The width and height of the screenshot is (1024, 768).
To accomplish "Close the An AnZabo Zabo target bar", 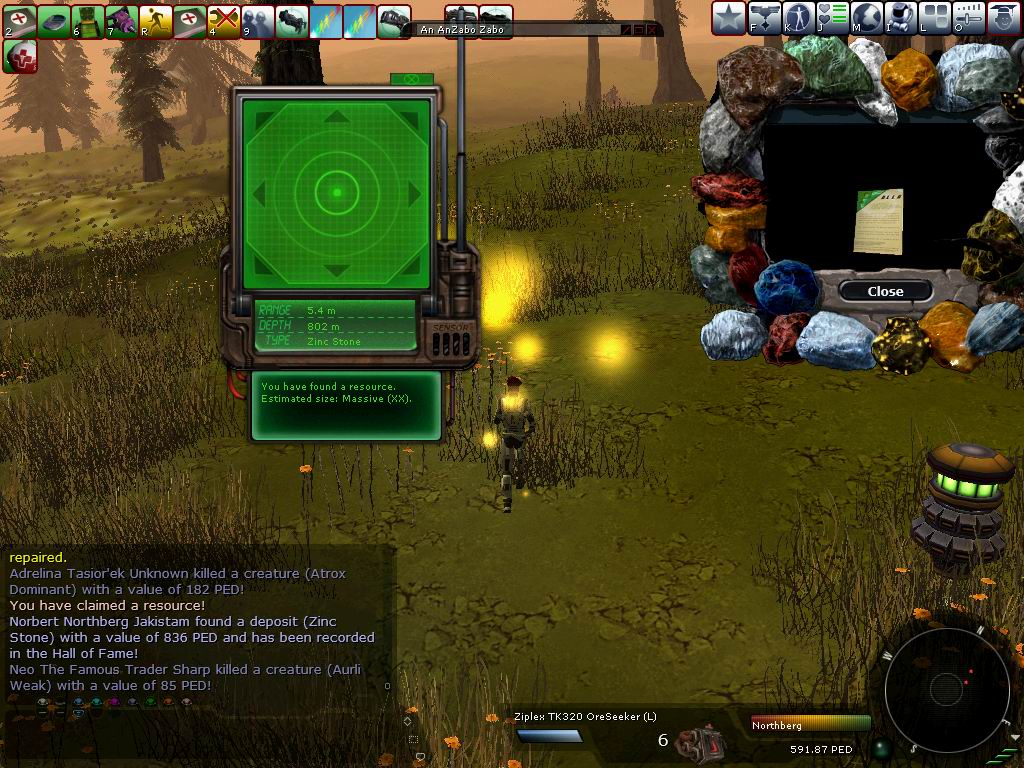I will pos(653,30).
